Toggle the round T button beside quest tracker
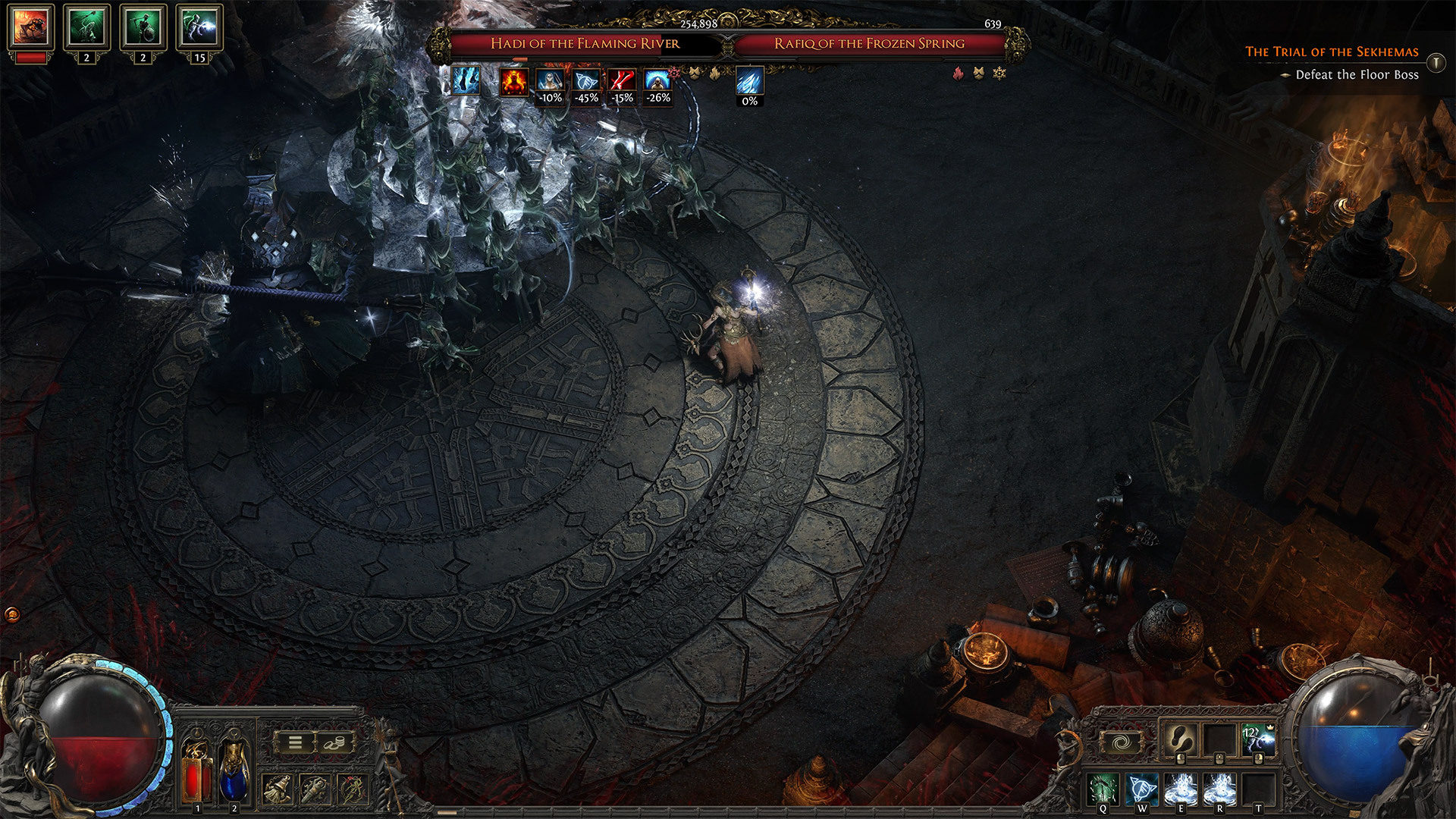The image size is (1456, 819). (x=1436, y=62)
